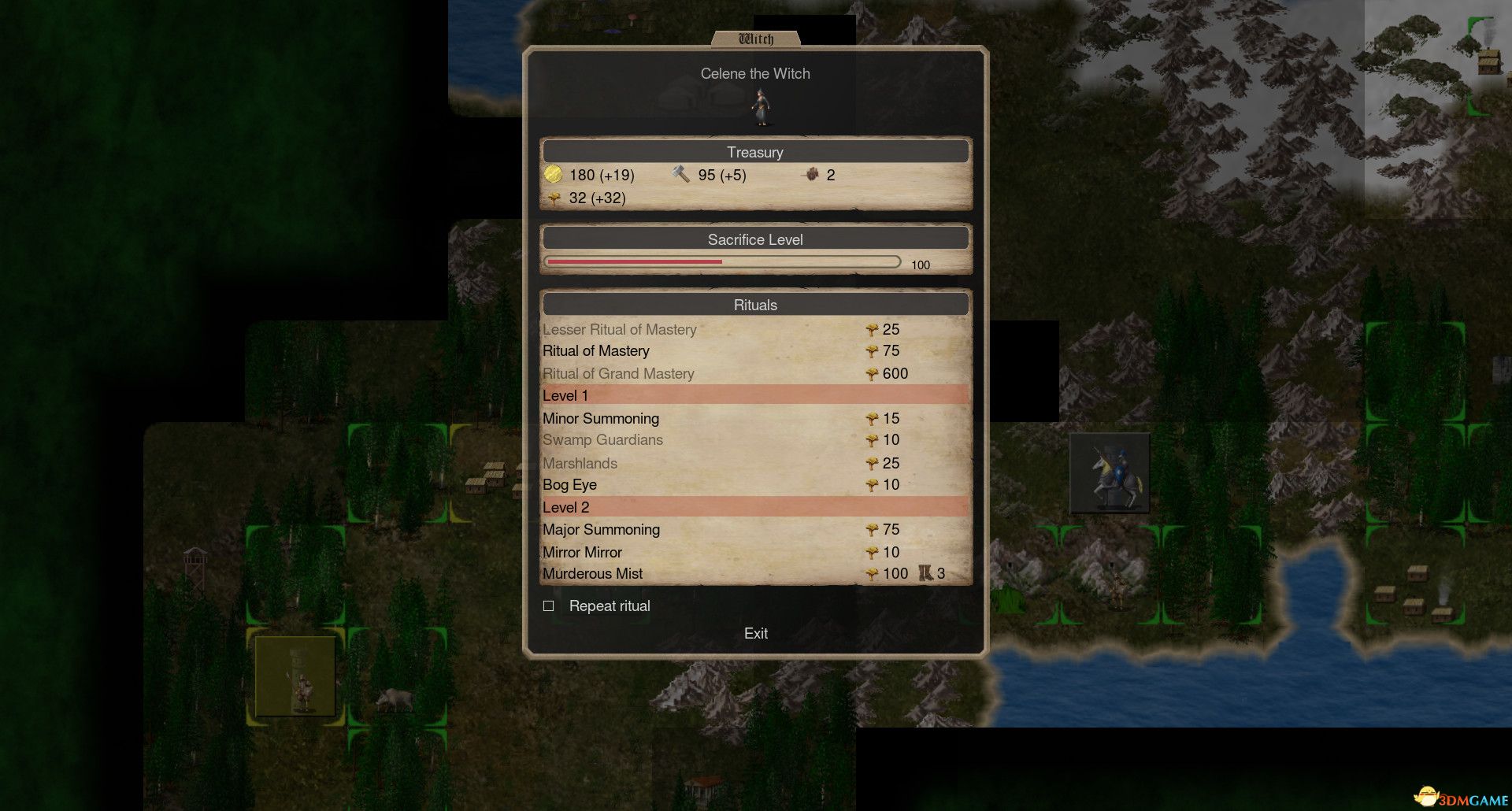Viewport: 1512px width, 811px height.
Task: Click the mana cost icon next to Ritual of Grand Mastery
Action: point(873,373)
